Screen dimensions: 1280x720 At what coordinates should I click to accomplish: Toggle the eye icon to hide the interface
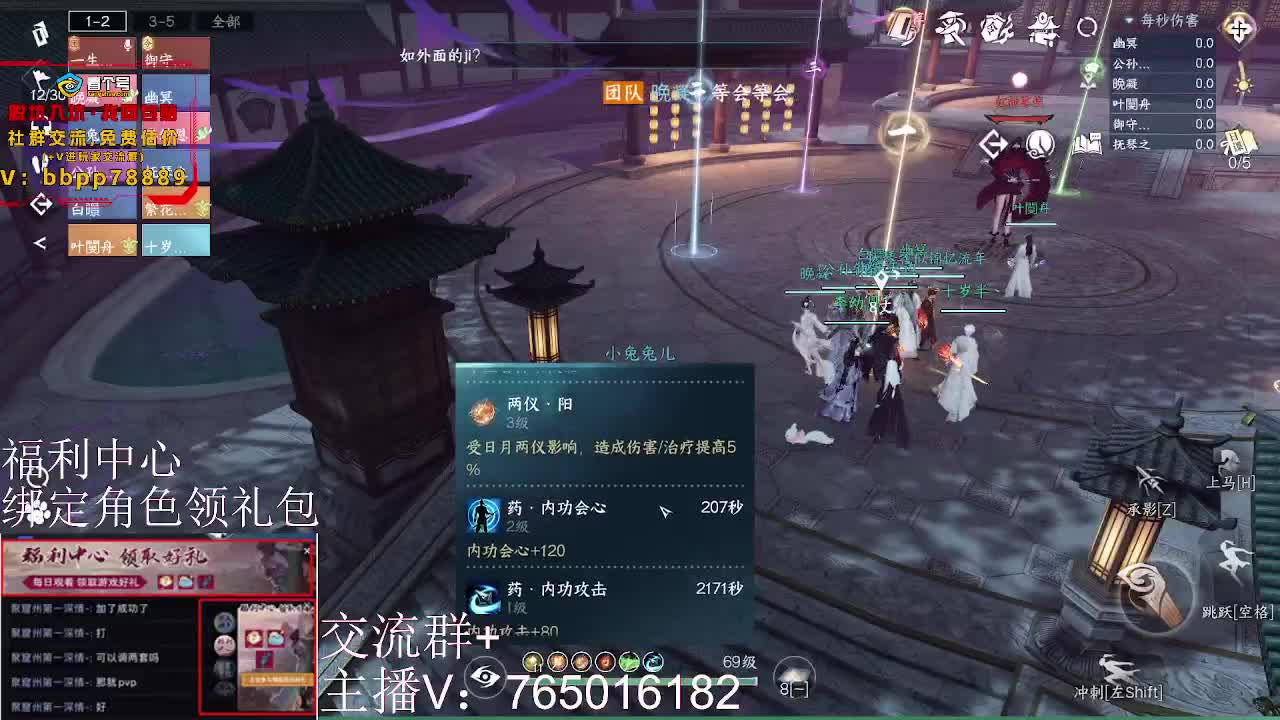tap(485, 677)
